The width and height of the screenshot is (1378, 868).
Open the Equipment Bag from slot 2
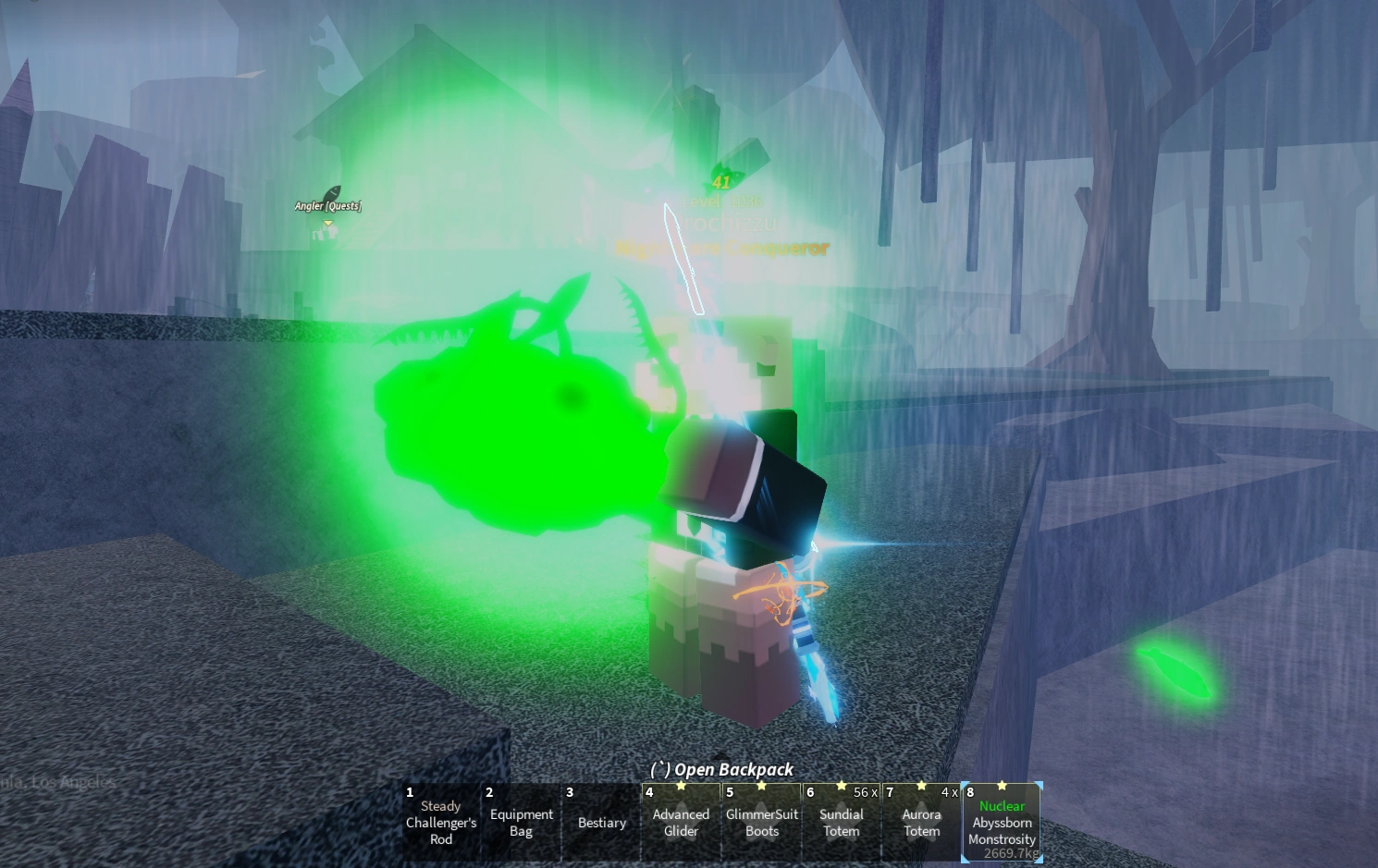521,822
